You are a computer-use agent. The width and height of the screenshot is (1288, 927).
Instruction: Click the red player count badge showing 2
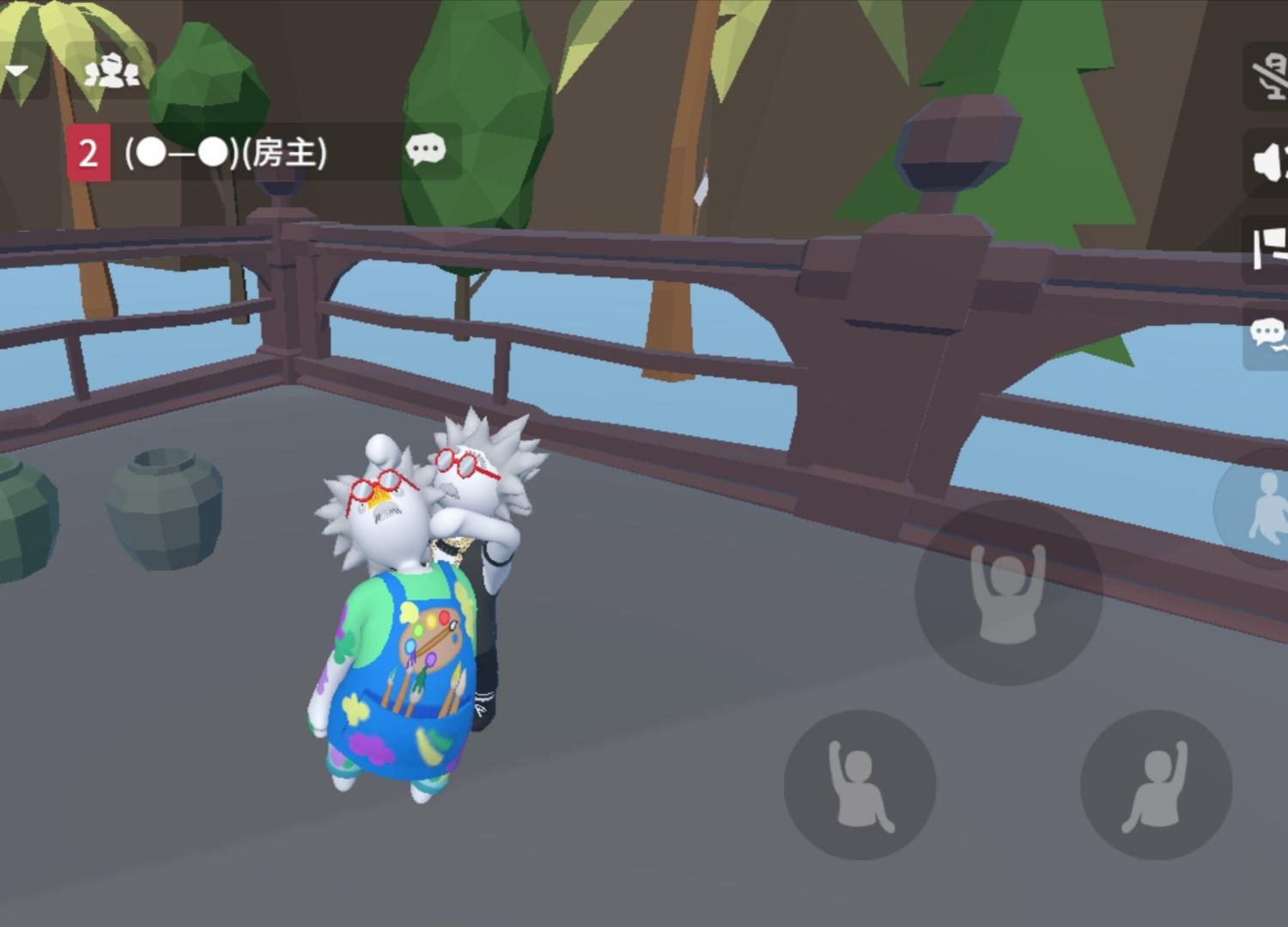point(88,151)
